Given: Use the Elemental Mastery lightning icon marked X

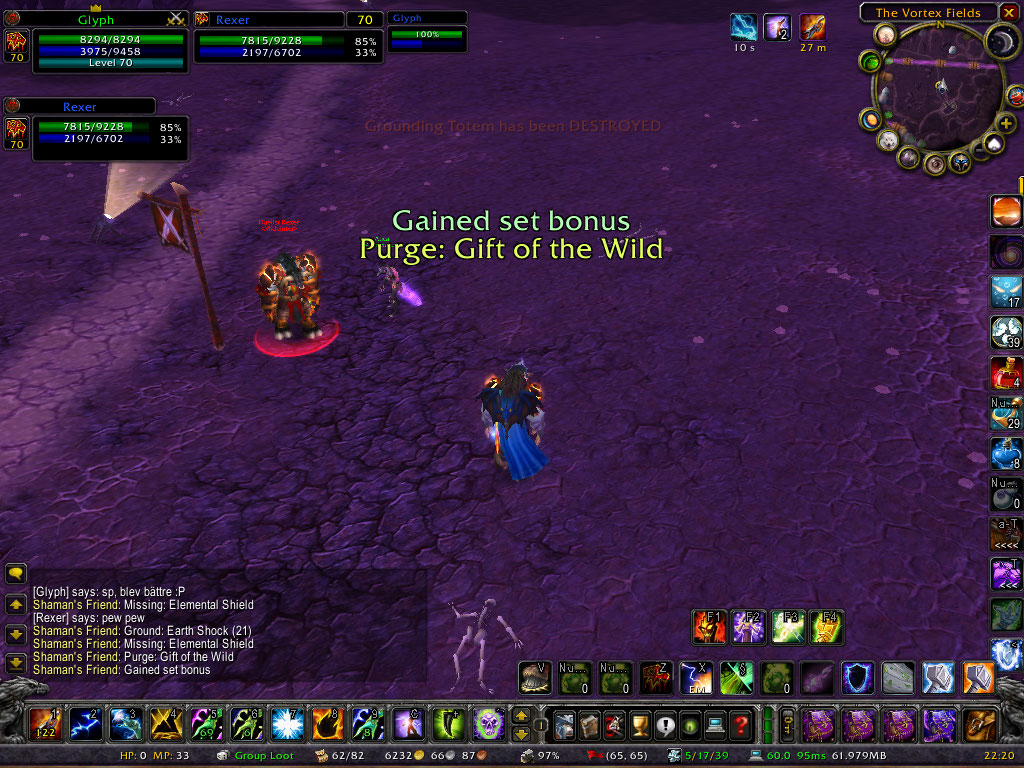Looking at the screenshot, I should click(695, 678).
